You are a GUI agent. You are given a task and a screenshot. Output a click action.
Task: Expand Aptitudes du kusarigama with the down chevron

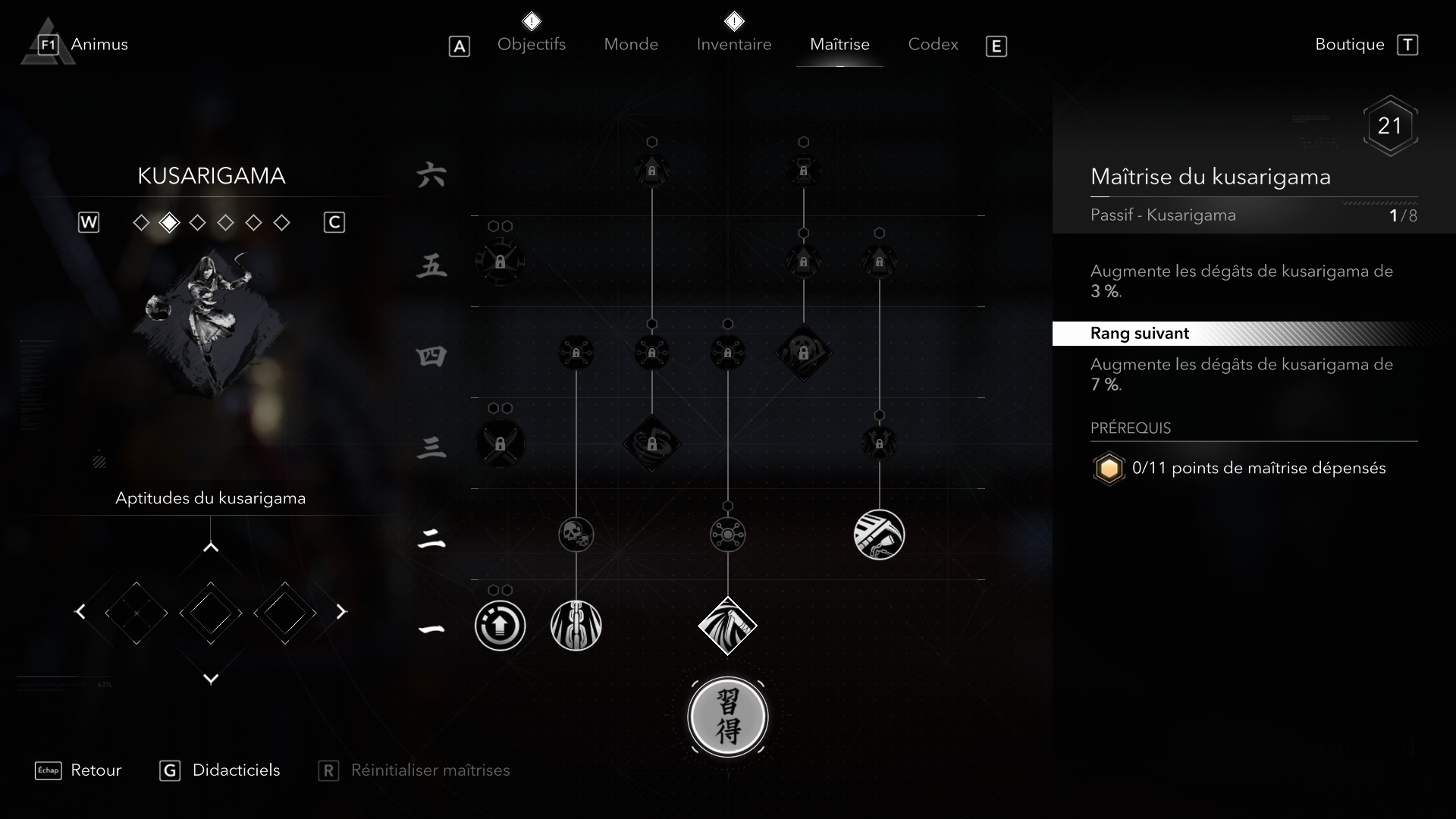pos(211,679)
